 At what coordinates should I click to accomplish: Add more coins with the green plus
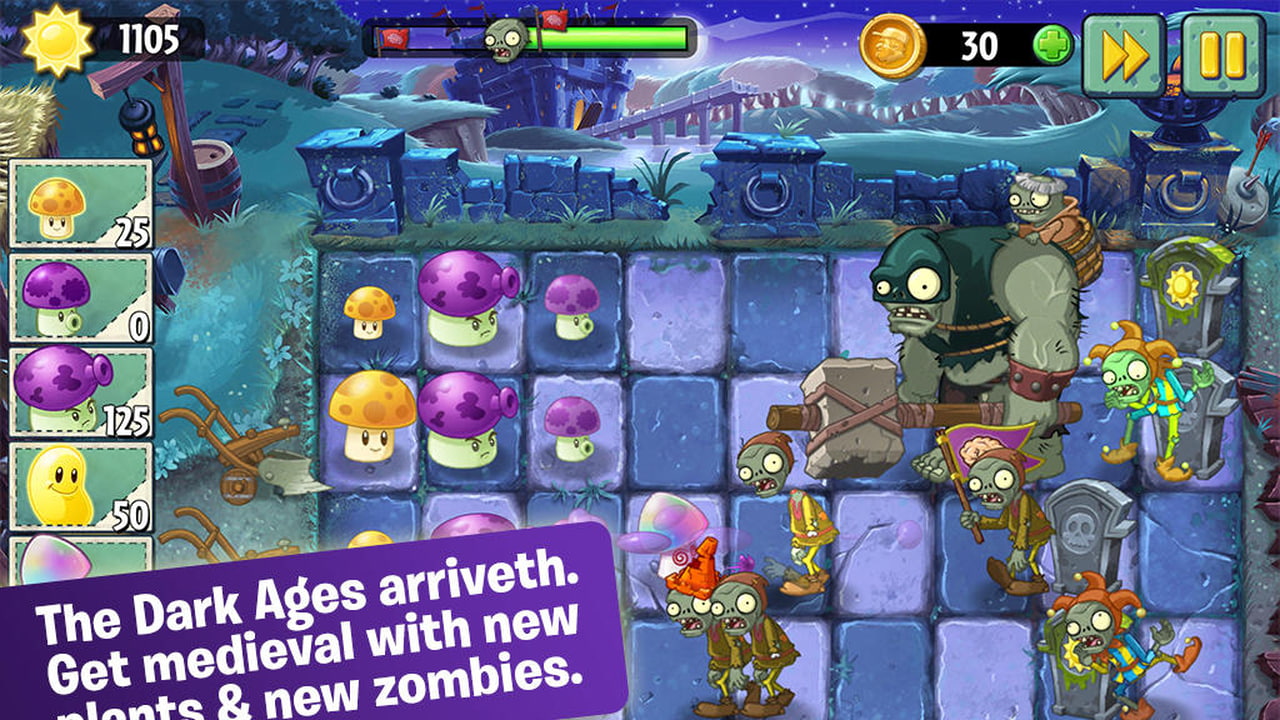[x=1052, y=45]
